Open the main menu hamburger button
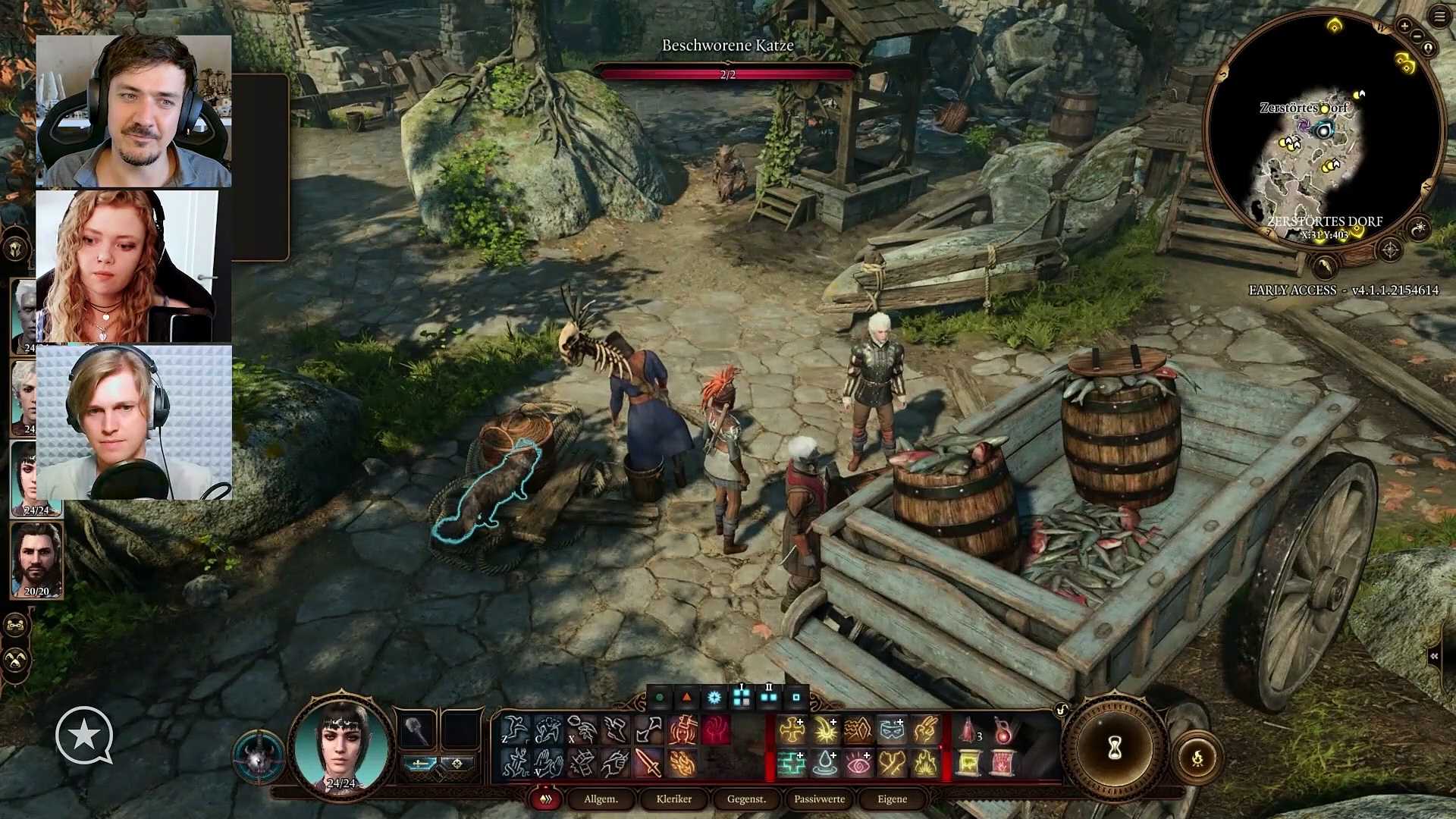The image size is (1456, 819). point(1439,17)
